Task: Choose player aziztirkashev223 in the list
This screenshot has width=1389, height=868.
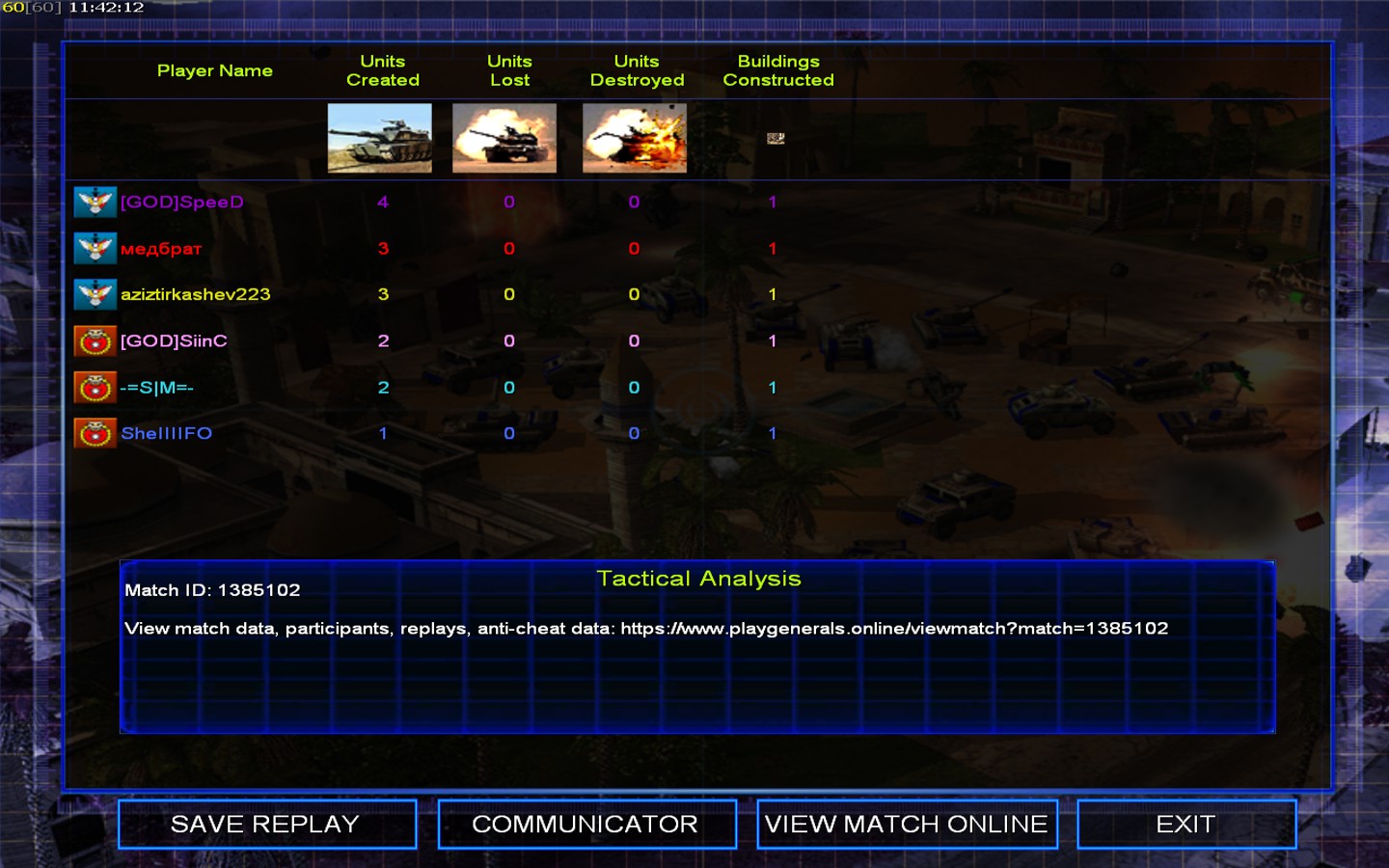Action: [x=195, y=295]
